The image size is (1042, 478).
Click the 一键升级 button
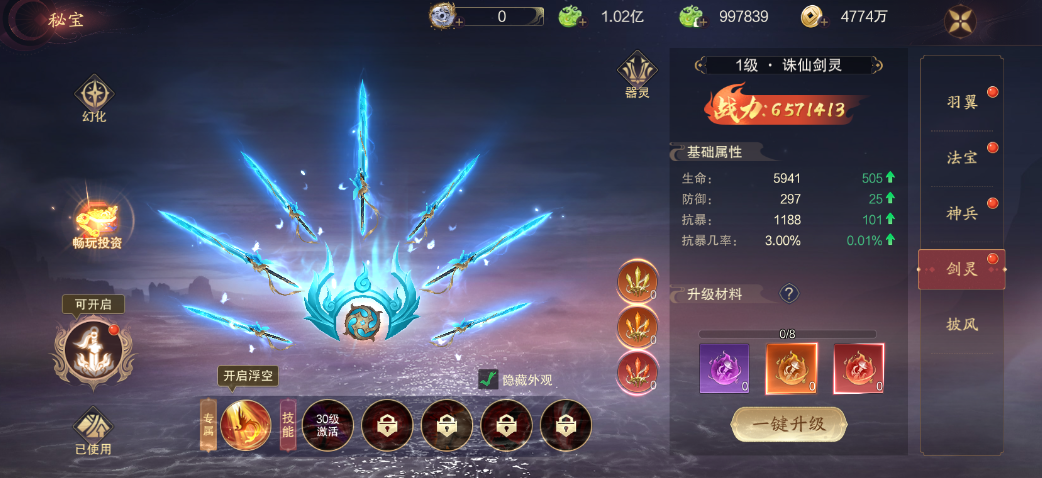coord(789,423)
